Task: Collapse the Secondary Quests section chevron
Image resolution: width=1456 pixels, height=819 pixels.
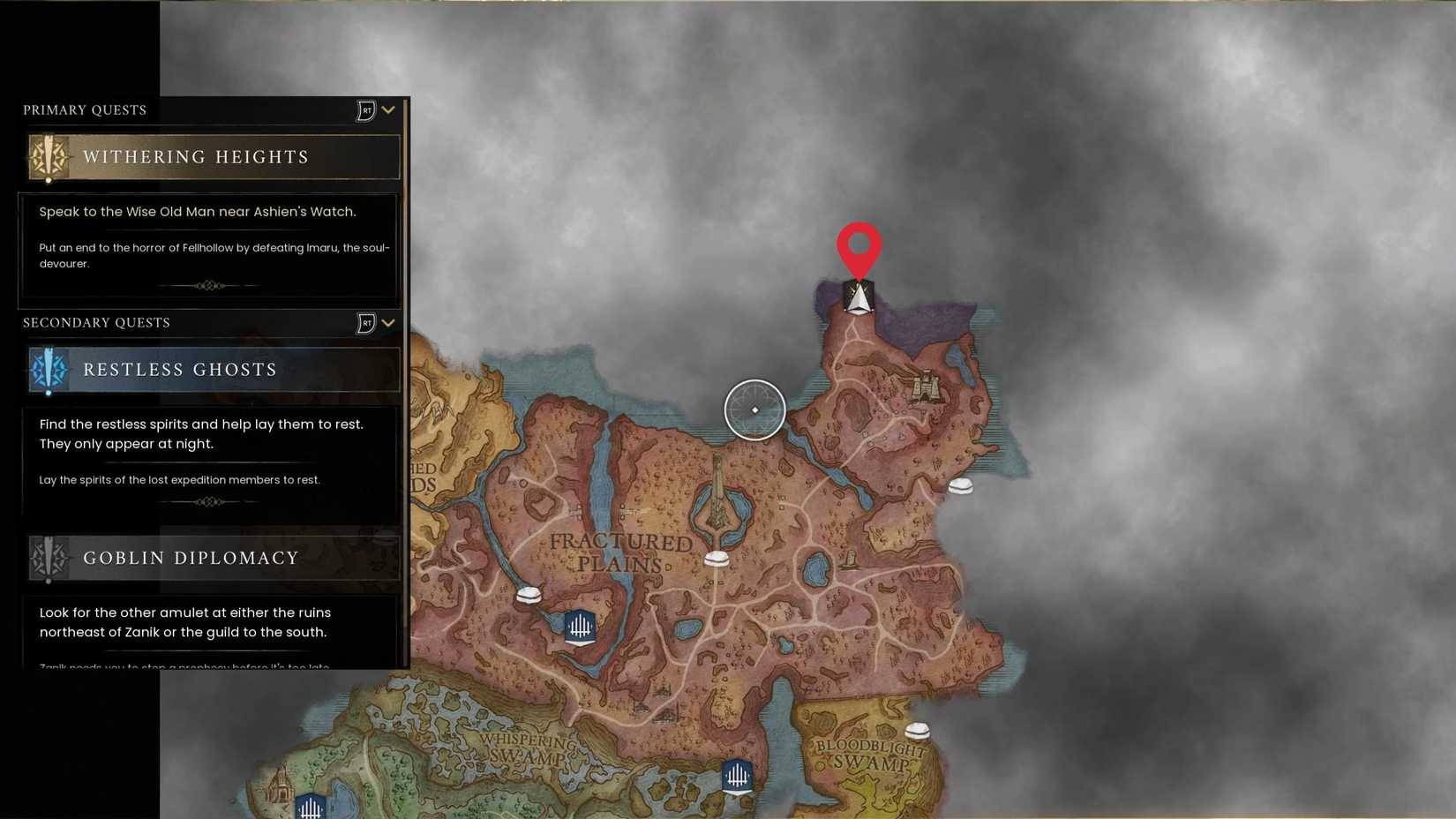Action: (388, 323)
